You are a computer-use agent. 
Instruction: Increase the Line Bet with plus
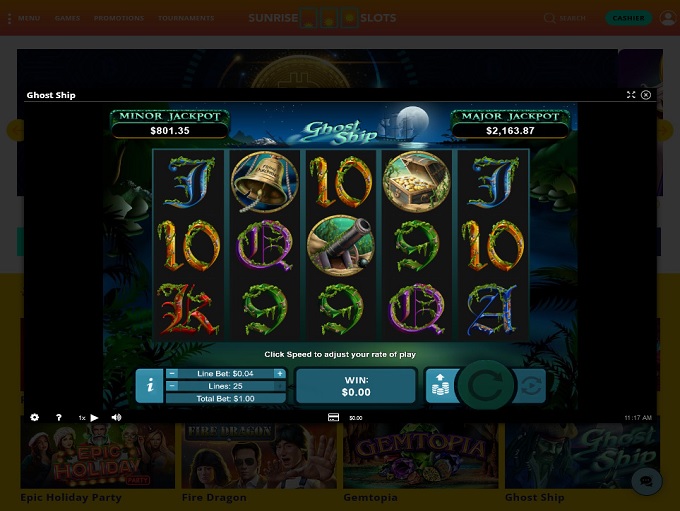pyautogui.click(x=279, y=373)
